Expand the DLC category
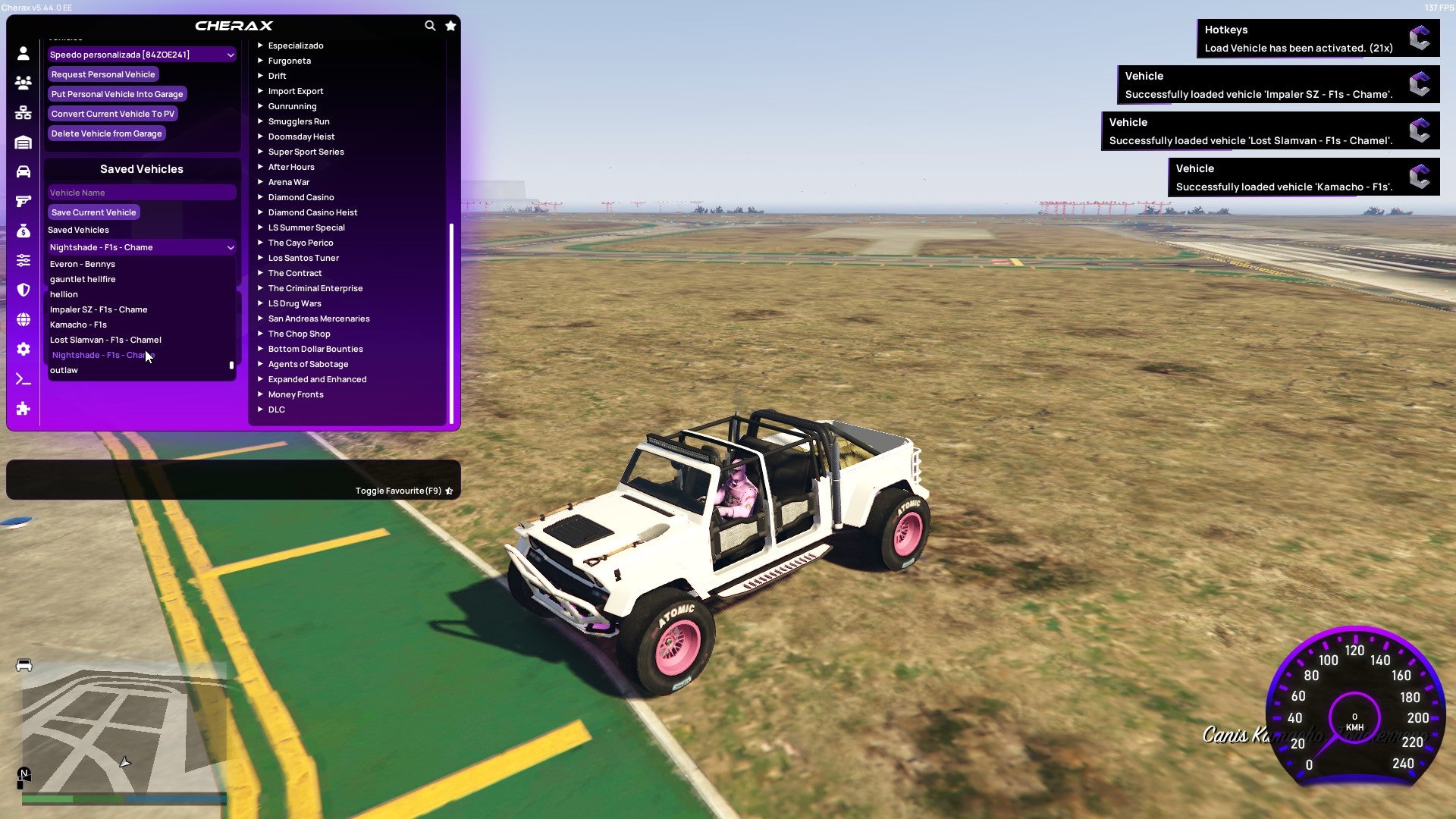This screenshot has width=1456, height=819. point(276,409)
